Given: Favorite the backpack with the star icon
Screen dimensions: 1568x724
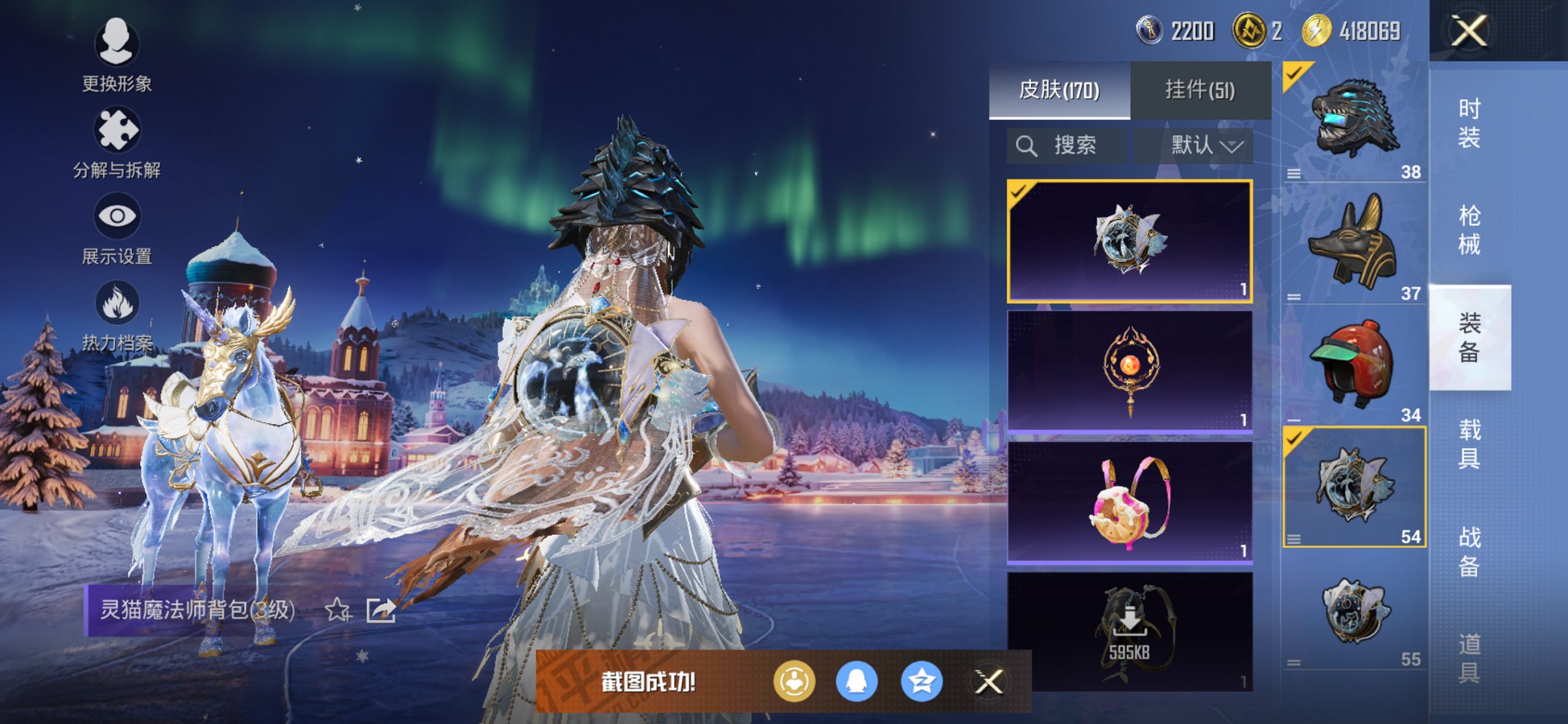Looking at the screenshot, I should point(337,610).
